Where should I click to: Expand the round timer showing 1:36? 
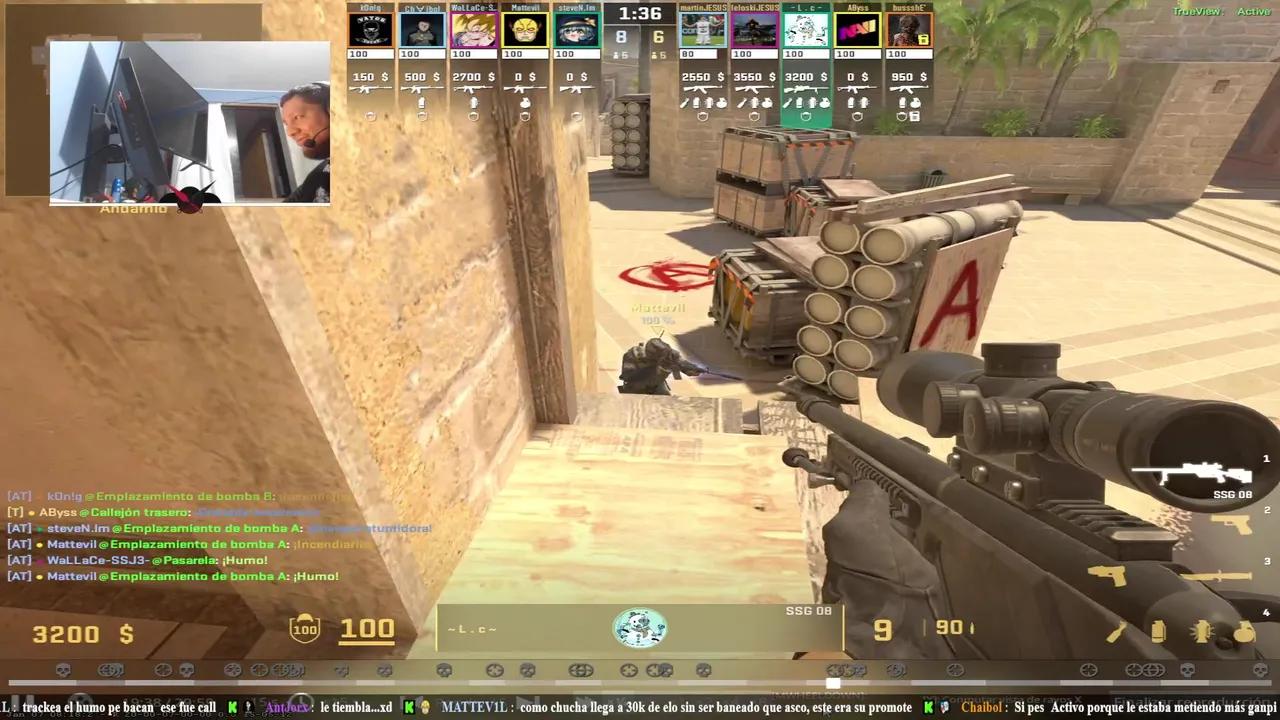coord(640,14)
